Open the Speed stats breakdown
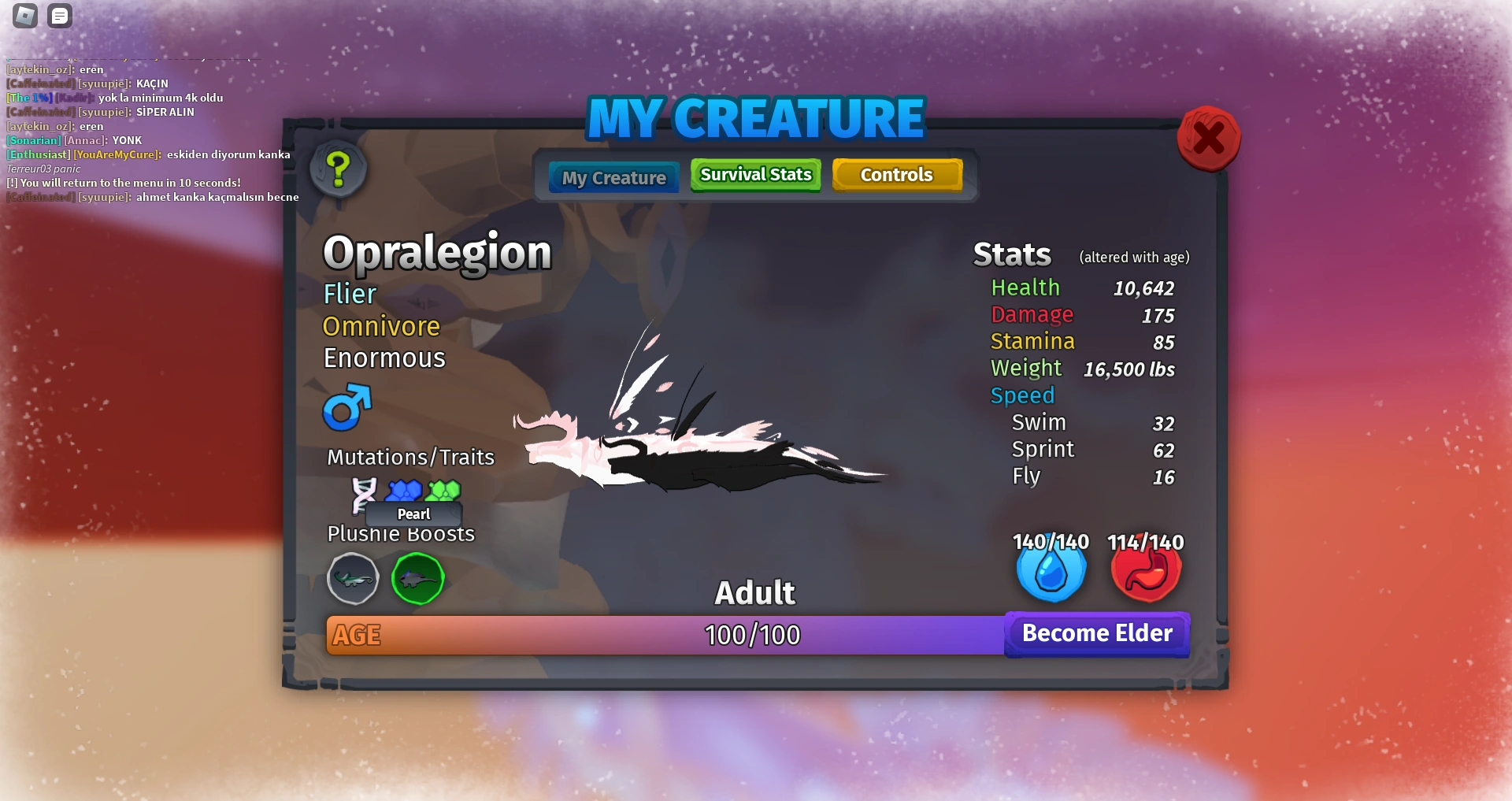This screenshot has width=1512, height=801. click(1022, 395)
